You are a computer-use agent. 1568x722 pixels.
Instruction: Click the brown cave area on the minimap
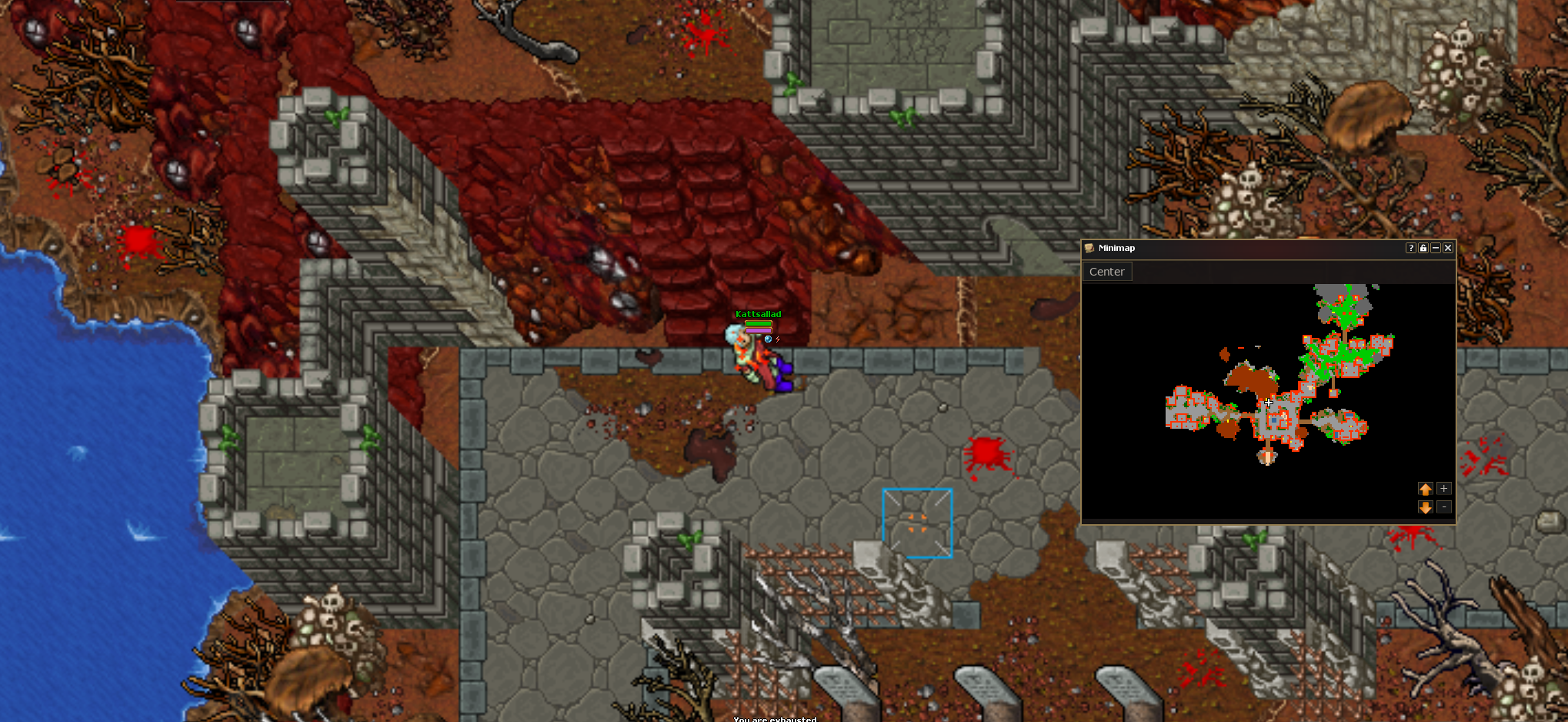pos(1248,379)
